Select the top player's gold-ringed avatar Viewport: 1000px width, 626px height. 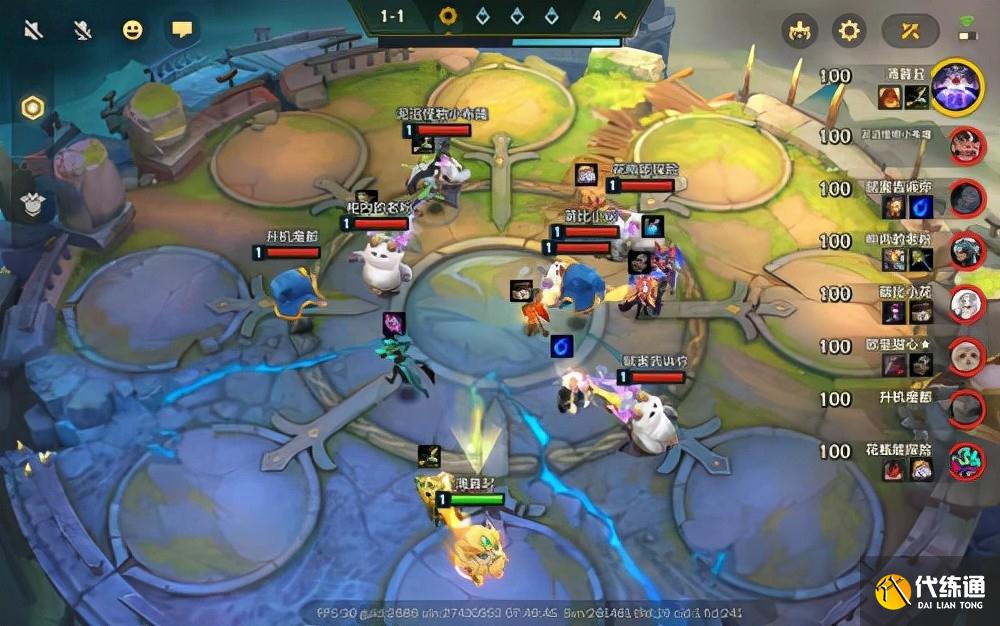[958, 87]
